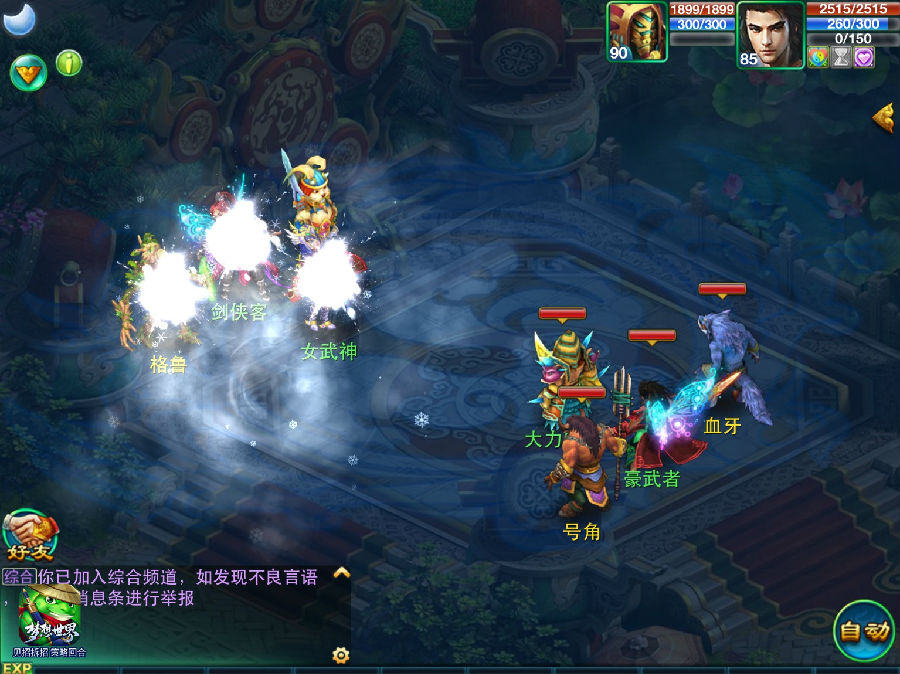Expand the chat box with up arrow

pyautogui.click(x=341, y=574)
